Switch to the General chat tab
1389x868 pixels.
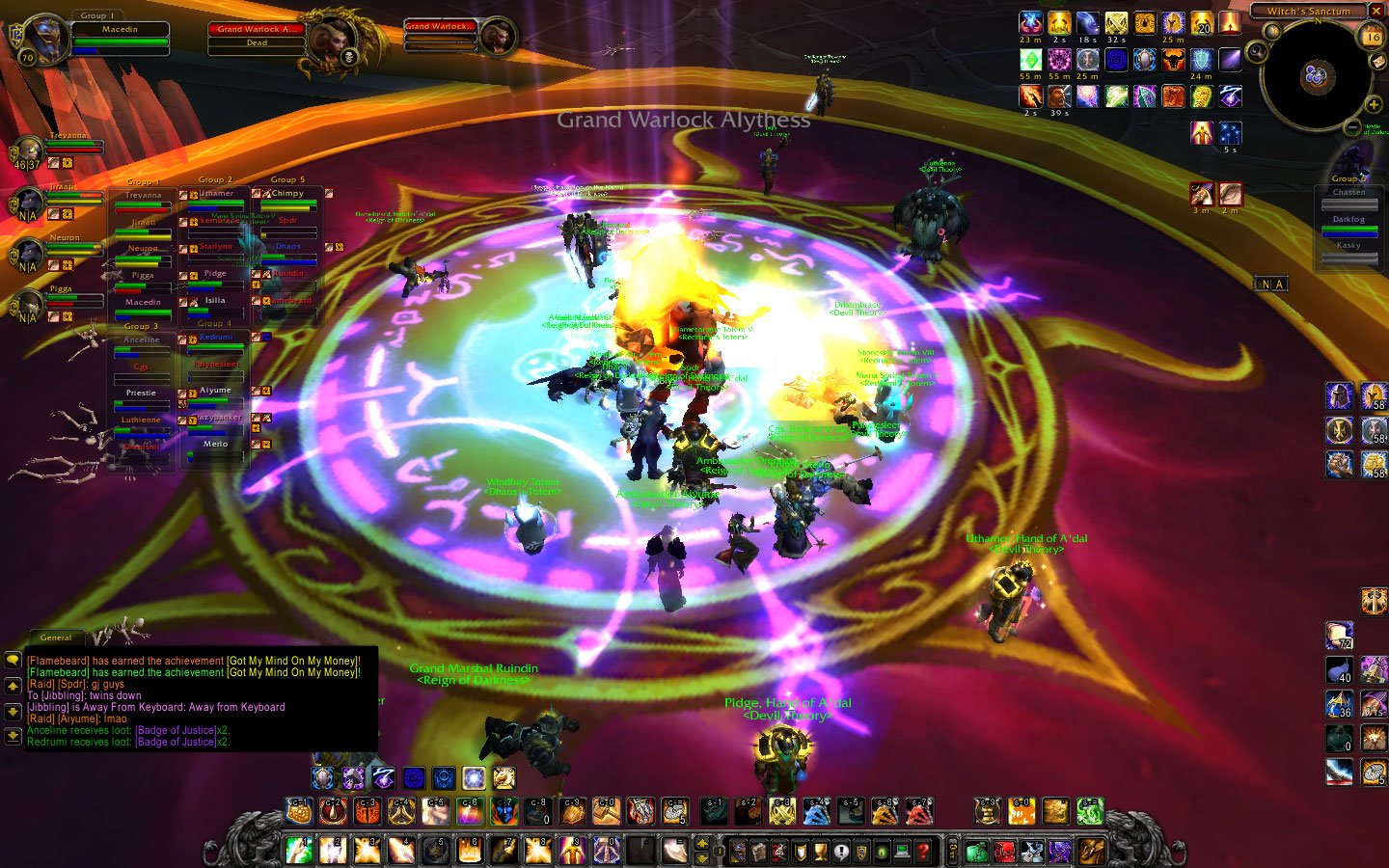(x=56, y=637)
